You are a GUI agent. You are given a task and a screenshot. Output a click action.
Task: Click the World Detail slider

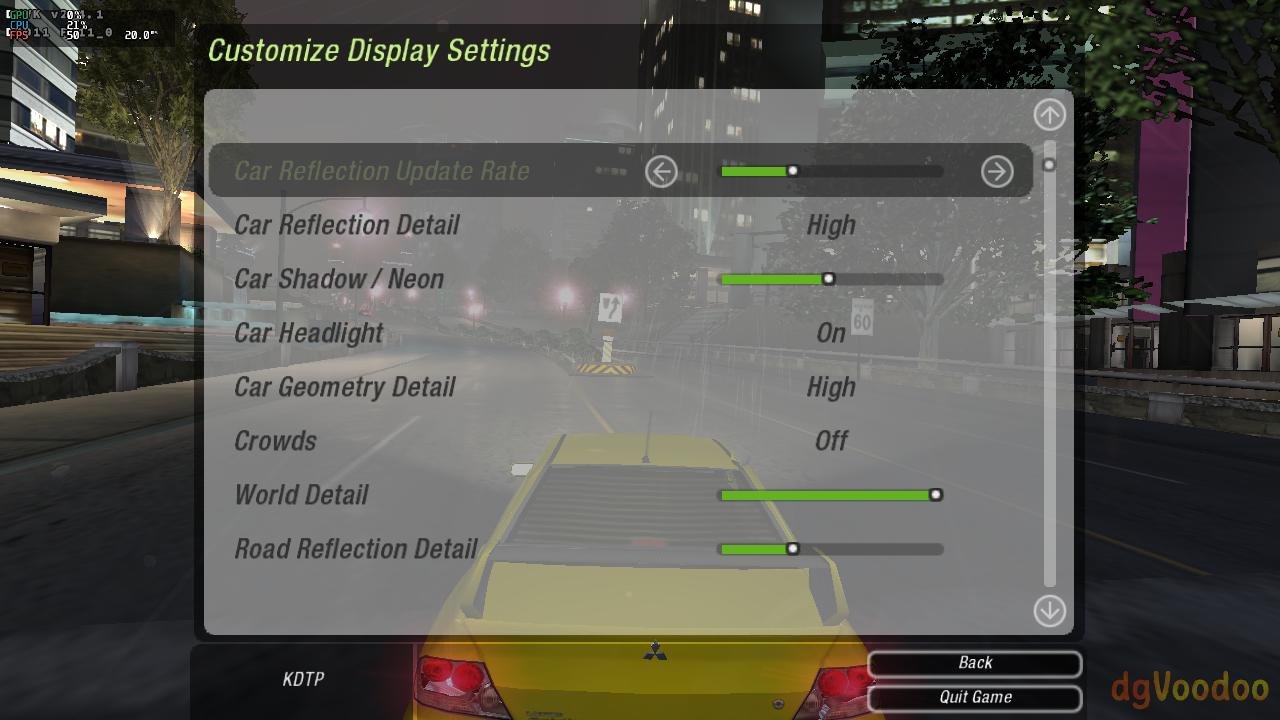831,495
